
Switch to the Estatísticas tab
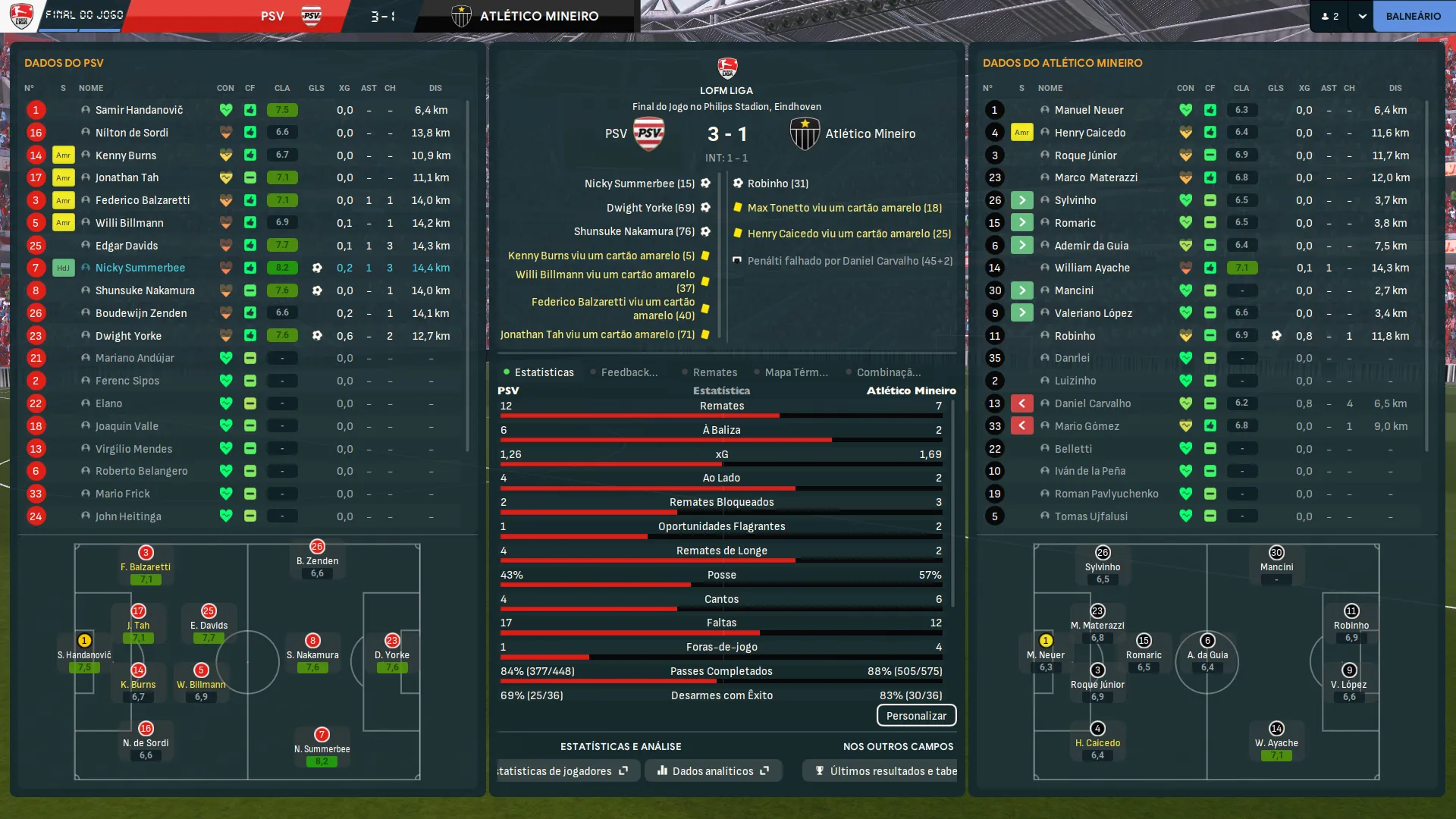click(x=544, y=372)
